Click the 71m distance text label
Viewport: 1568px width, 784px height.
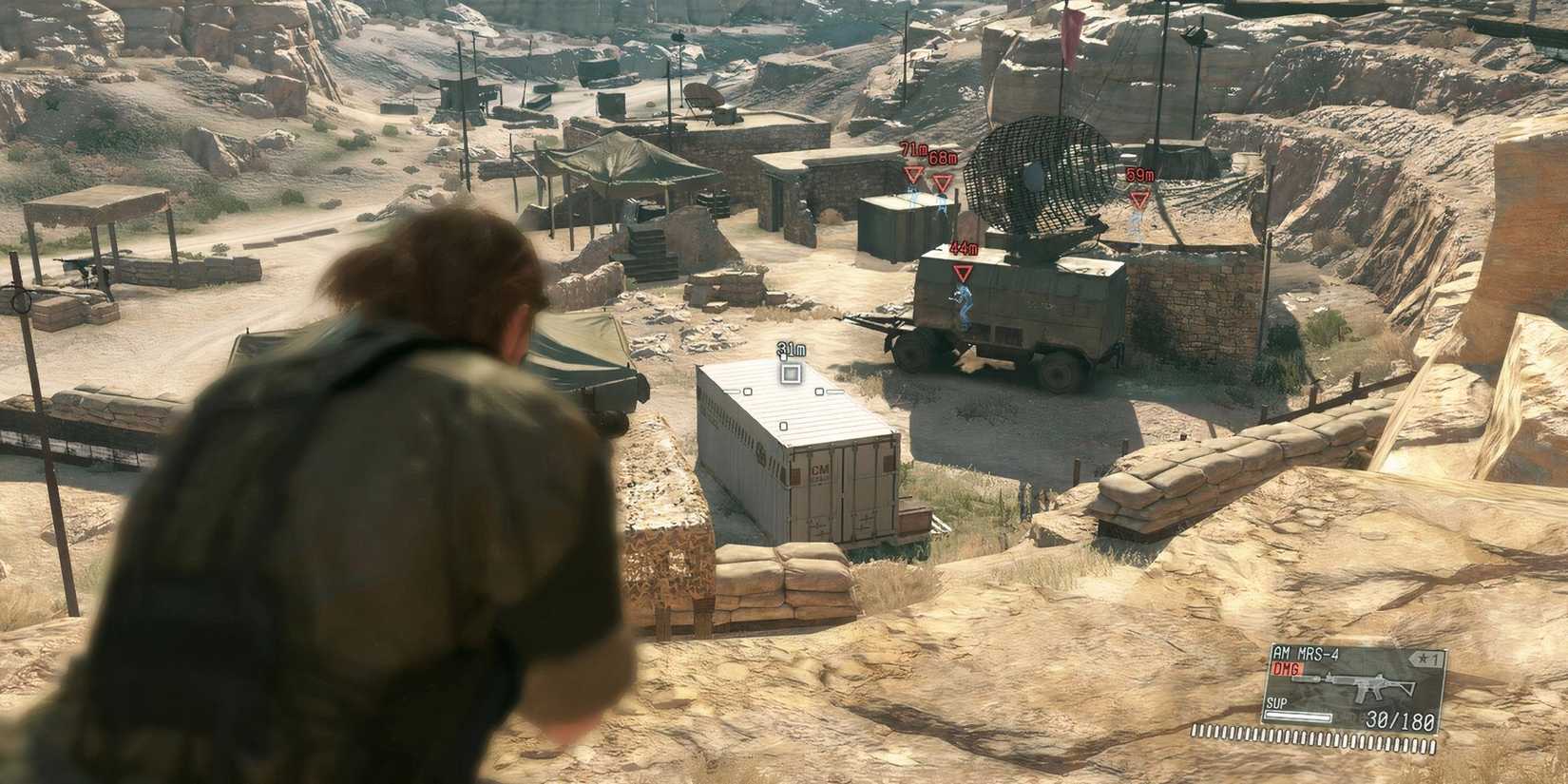coord(912,147)
